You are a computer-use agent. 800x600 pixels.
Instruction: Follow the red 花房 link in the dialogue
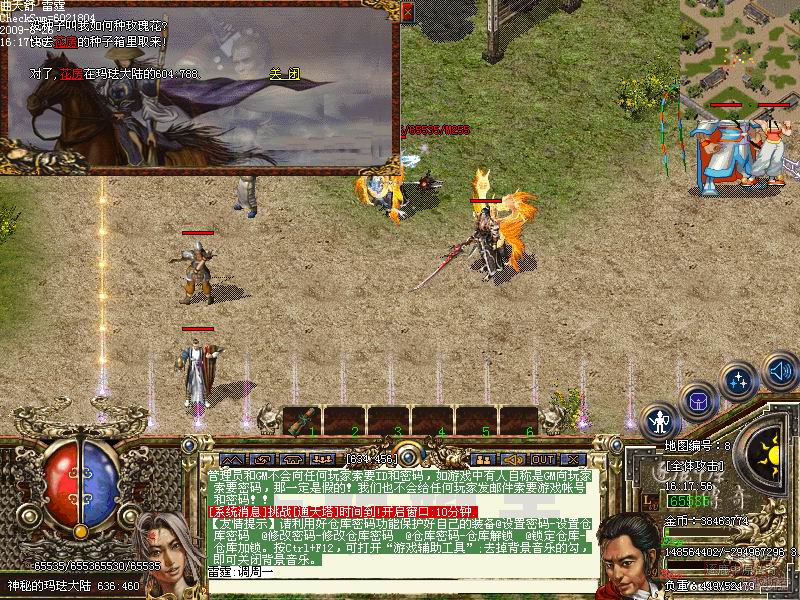(x=70, y=73)
